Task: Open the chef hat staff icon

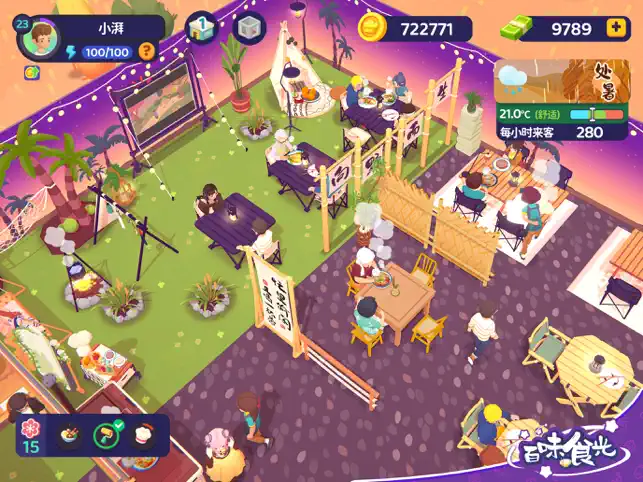Action: coord(145,436)
